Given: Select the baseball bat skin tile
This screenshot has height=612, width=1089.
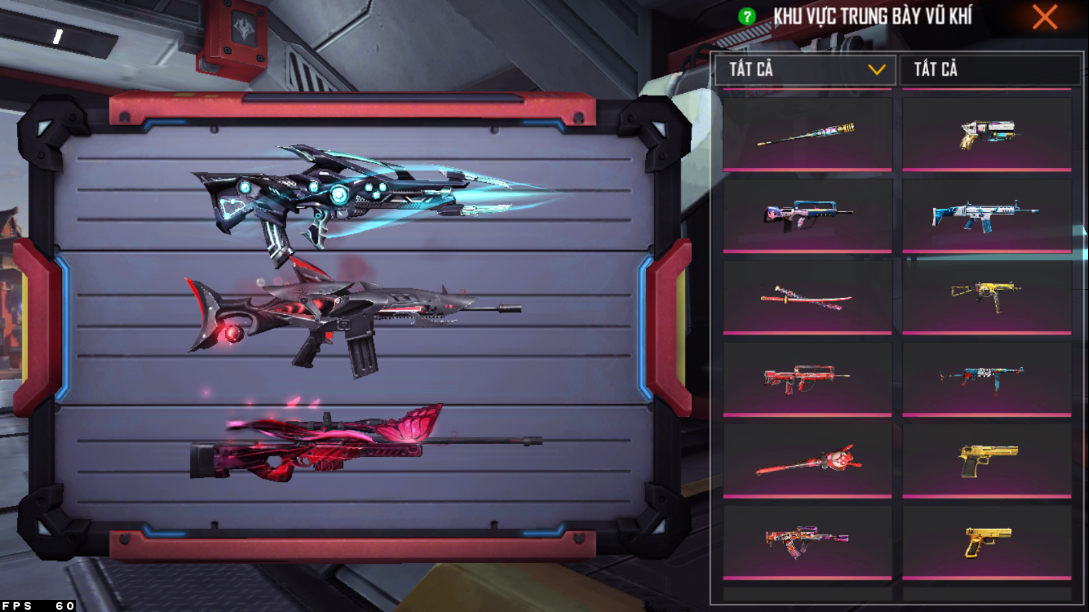Looking at the screenshot, I should tap(806, 133).
